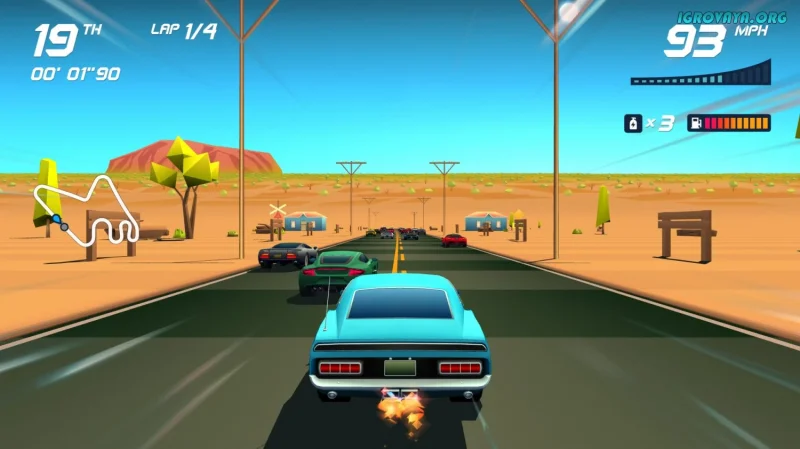Click the fuel pump icon

tap(693, 123)
